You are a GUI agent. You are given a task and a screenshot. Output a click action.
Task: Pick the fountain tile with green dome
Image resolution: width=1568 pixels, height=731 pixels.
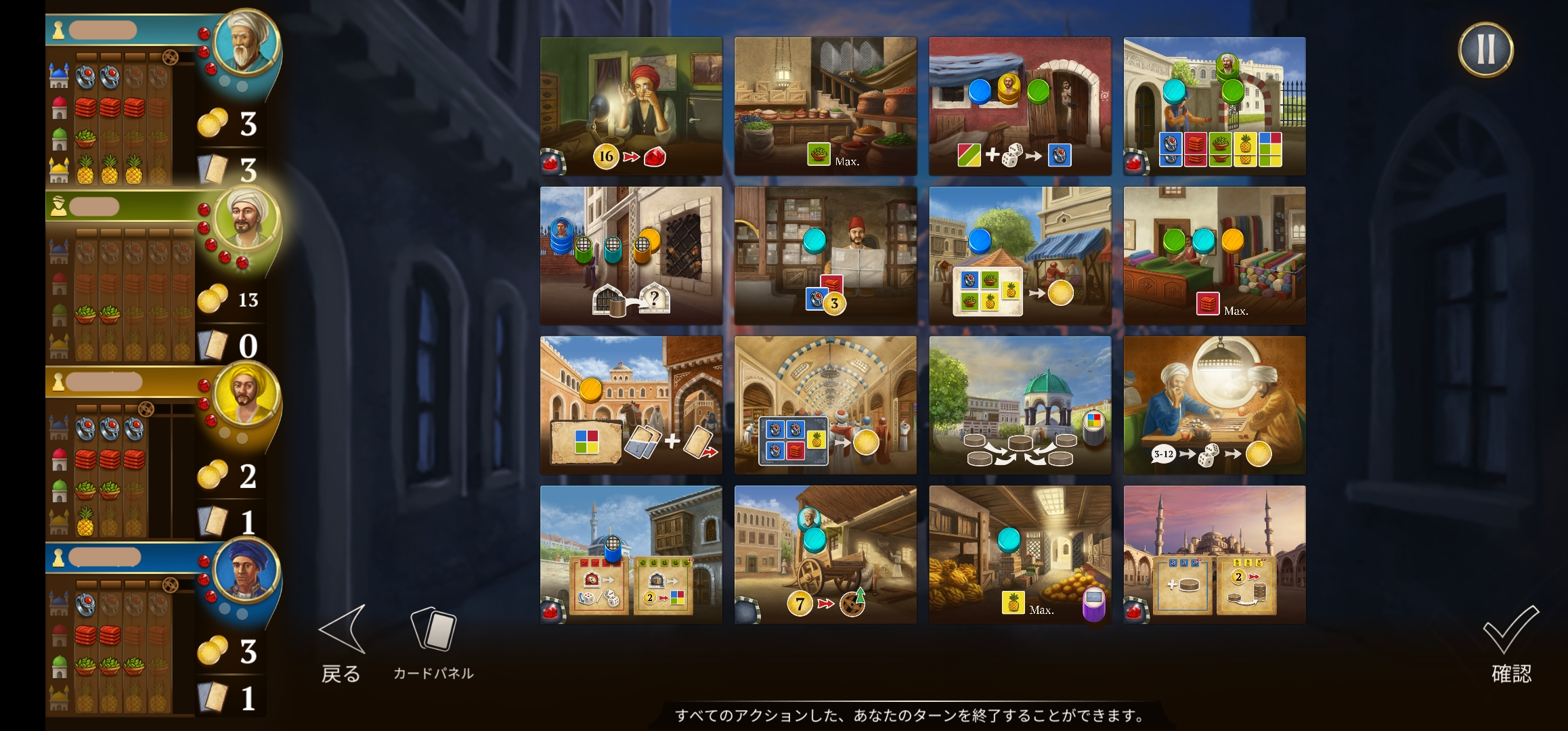[1020, 405]
